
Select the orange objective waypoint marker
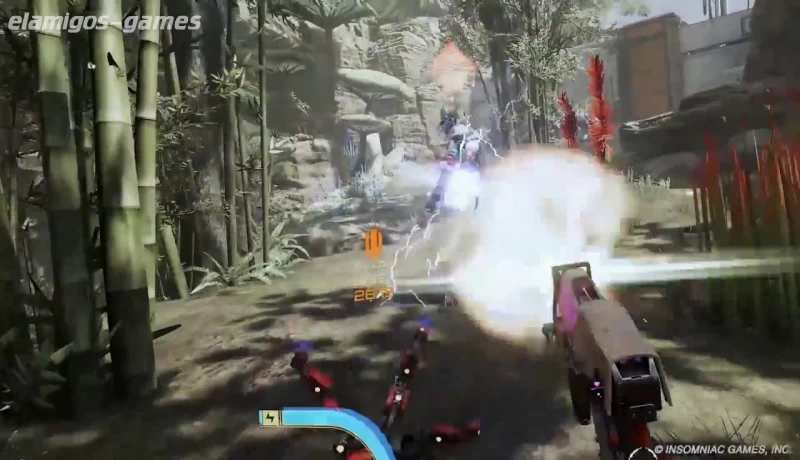tap(373, 243)
